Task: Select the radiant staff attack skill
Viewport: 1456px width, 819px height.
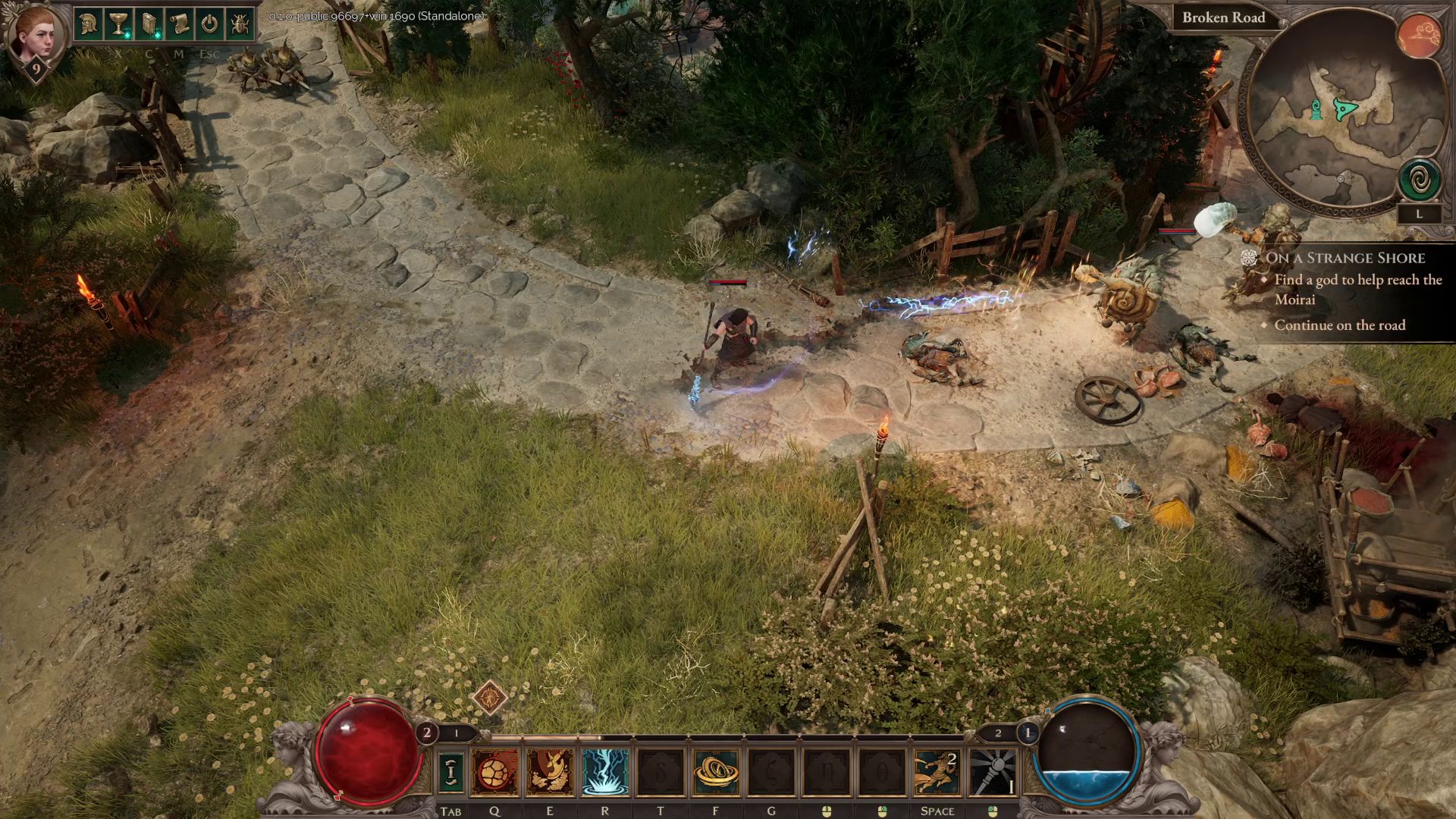Action: coord(993,772)
